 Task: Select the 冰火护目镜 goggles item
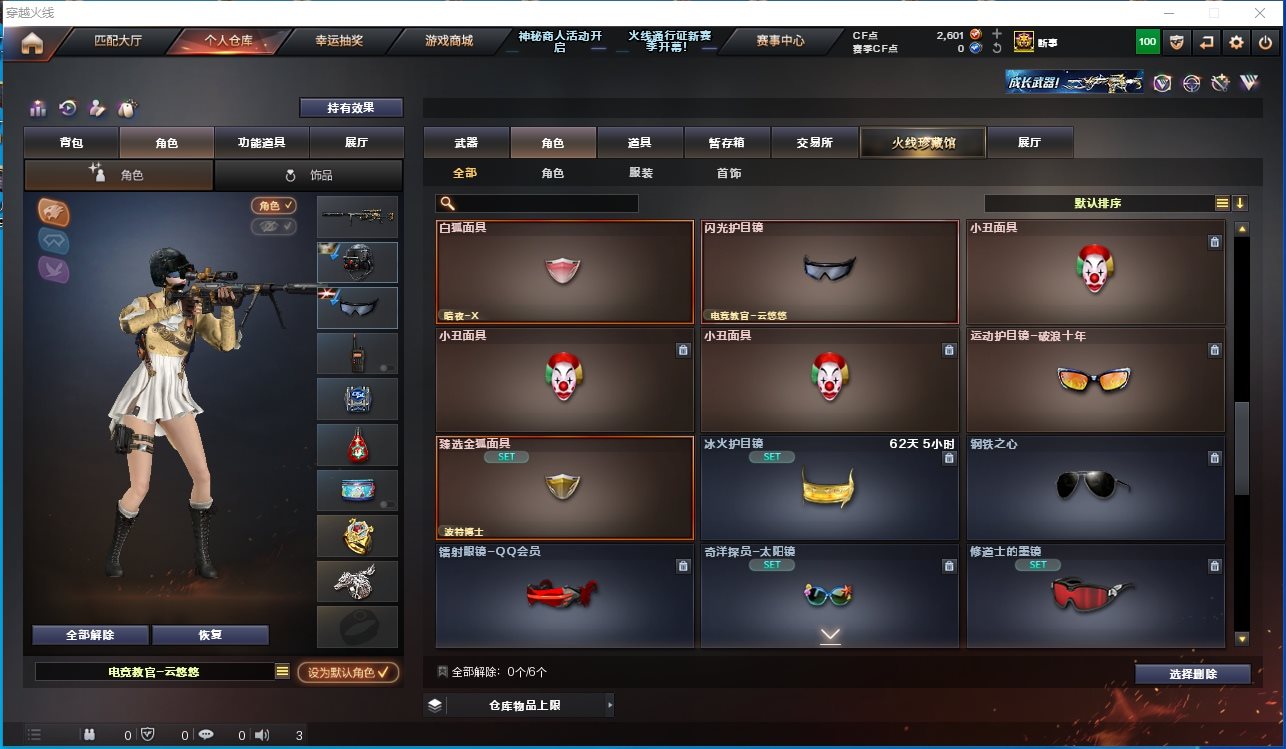[x=830, y=488]
